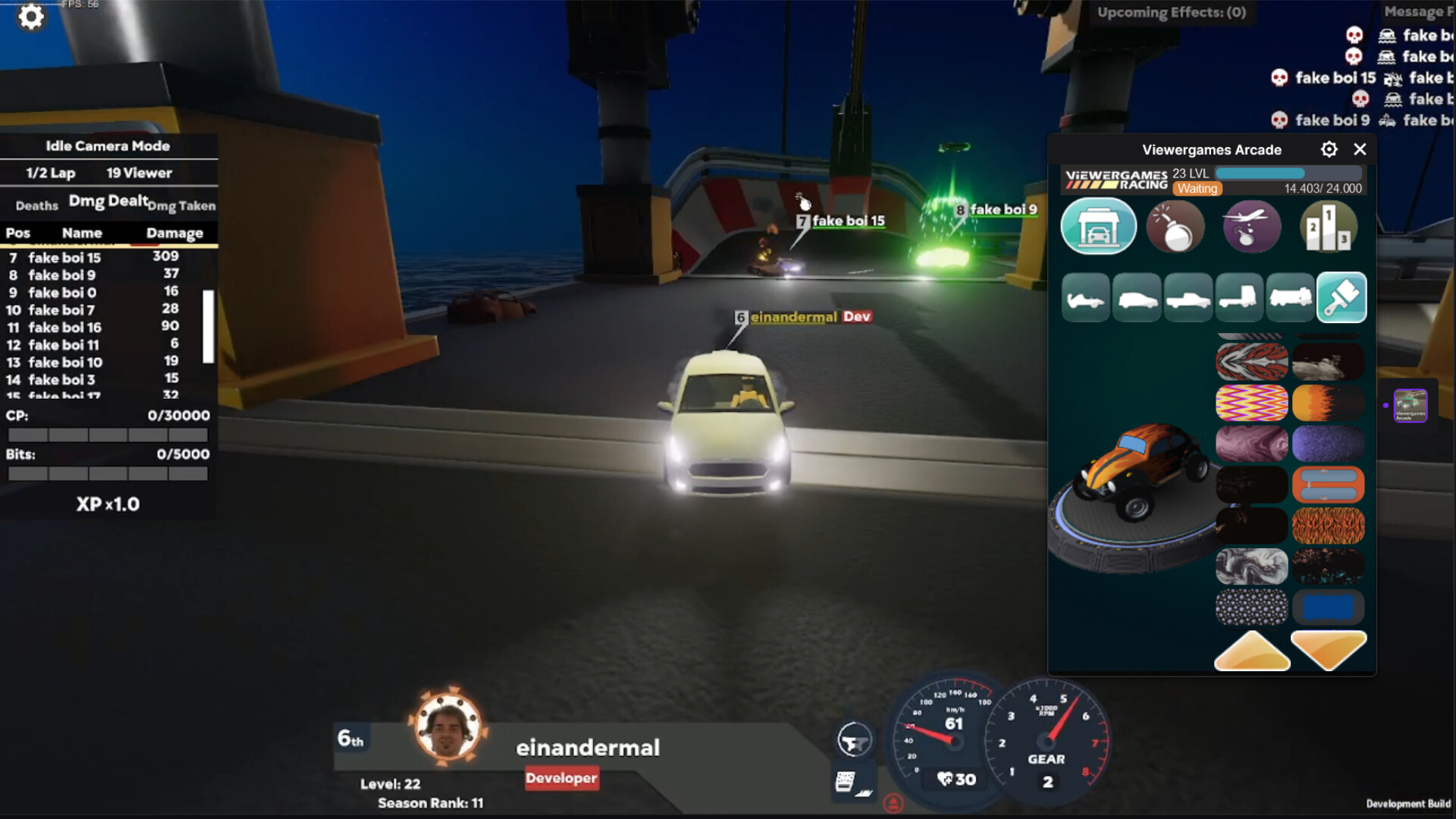This screenshot has width=1456, height=819.
Task: Switch to the Deaths scoreboard tab
Action: click(36, 205)
